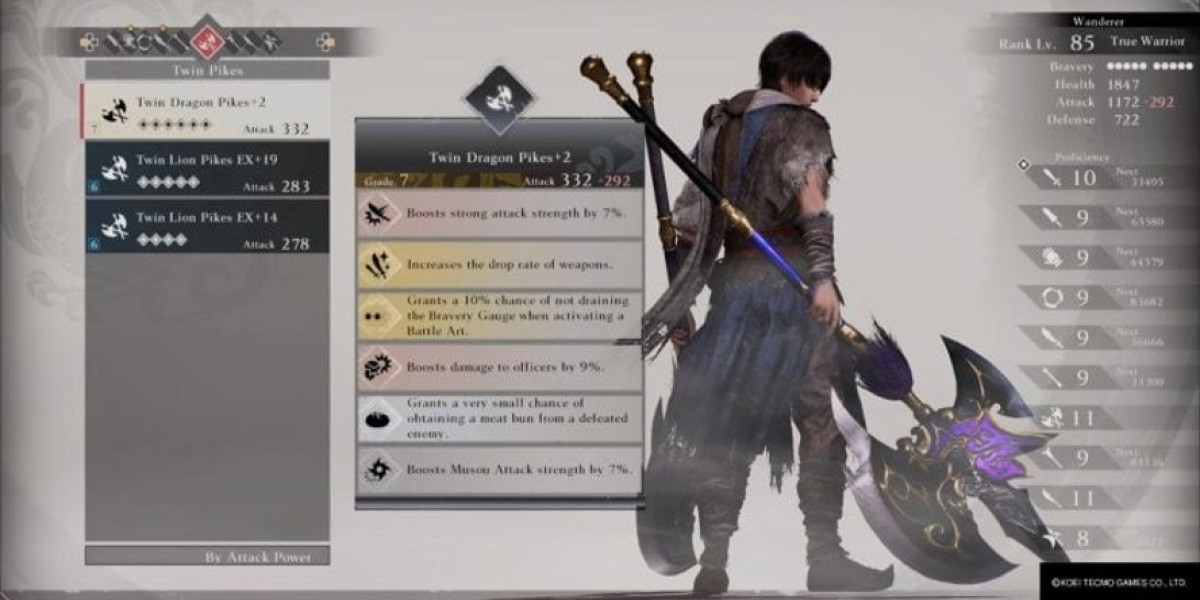Viewport: 1200px width, 600px height.
Task: Select the Musou Attack strength boost trait
Action: coord(499,469)
